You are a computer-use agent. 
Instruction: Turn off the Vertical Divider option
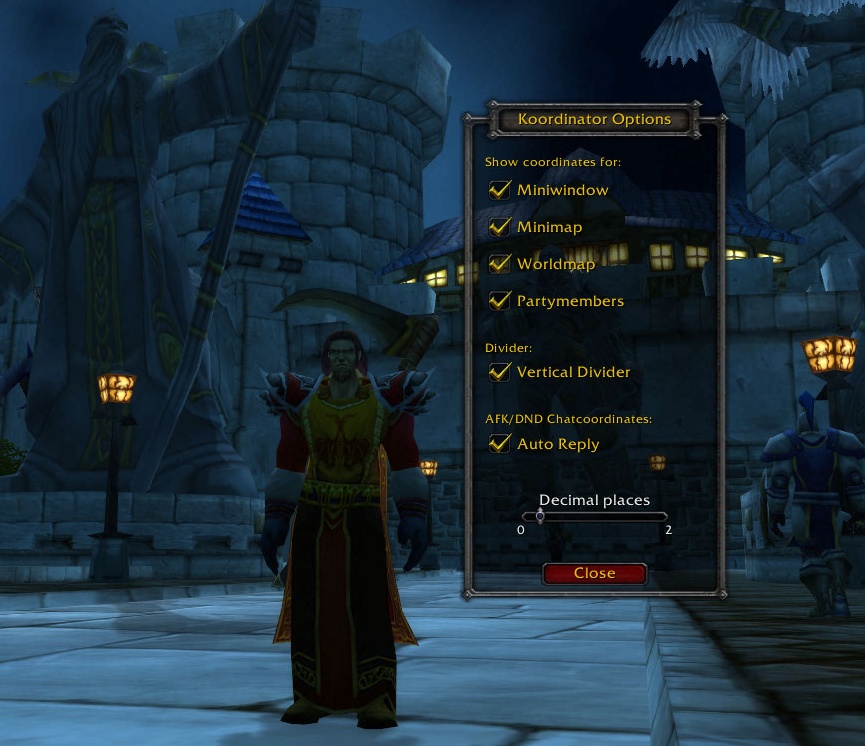tap(500, 372)
